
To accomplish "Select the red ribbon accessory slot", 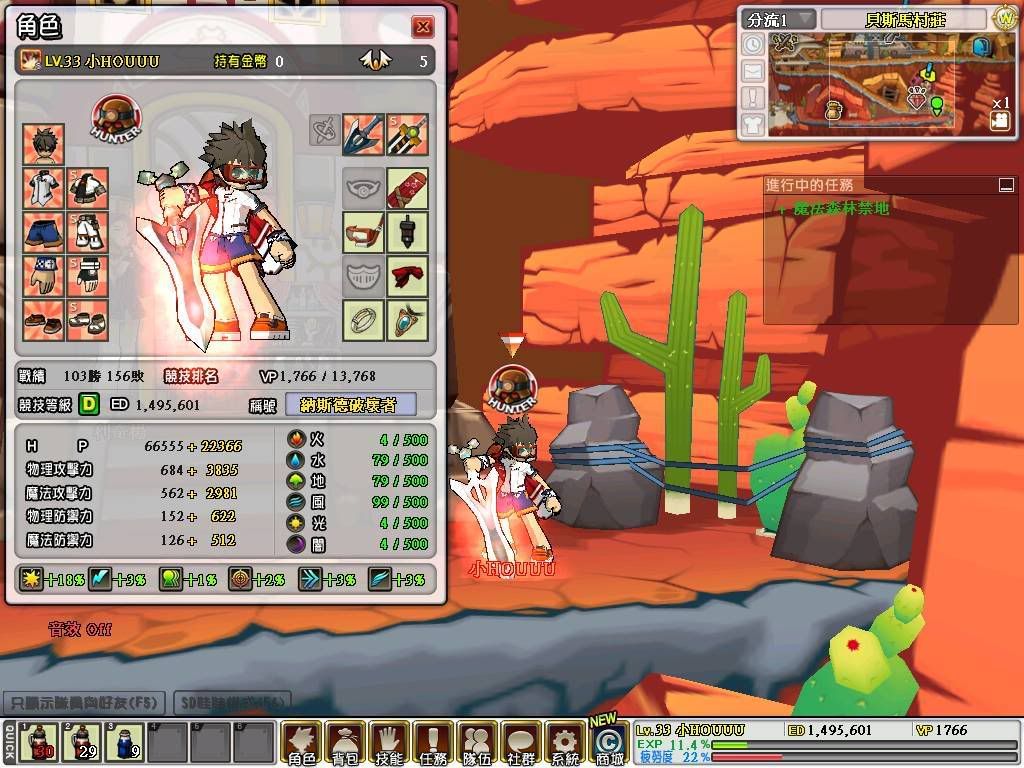I will tap(407, 276).
